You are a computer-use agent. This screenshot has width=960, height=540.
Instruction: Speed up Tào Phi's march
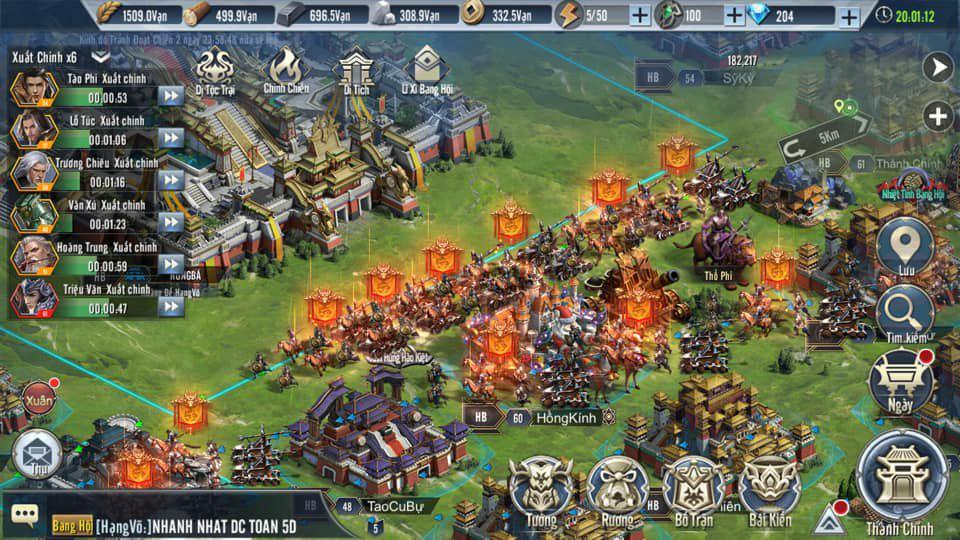[171, 96]
